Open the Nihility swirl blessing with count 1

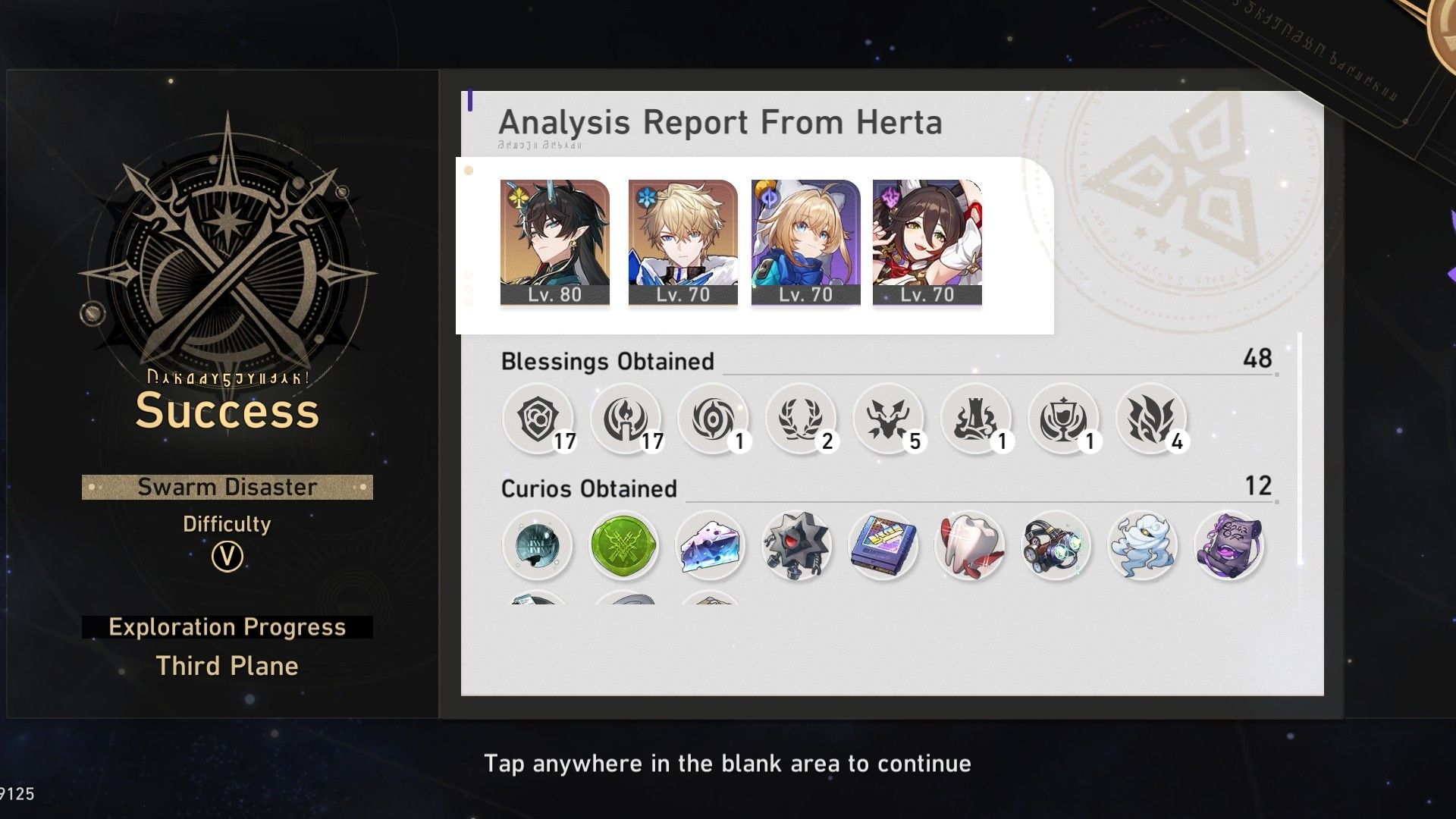(x=713, y=417)
